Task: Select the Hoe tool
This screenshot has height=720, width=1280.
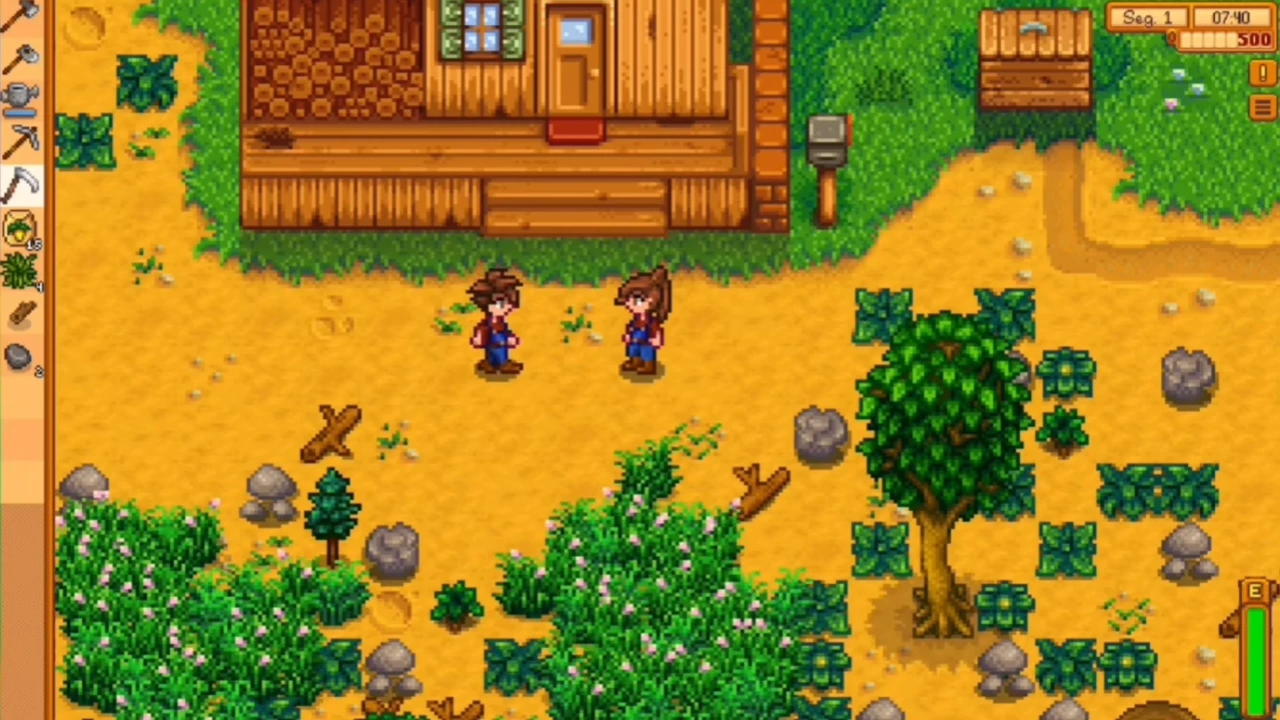Action: [22, 55]
